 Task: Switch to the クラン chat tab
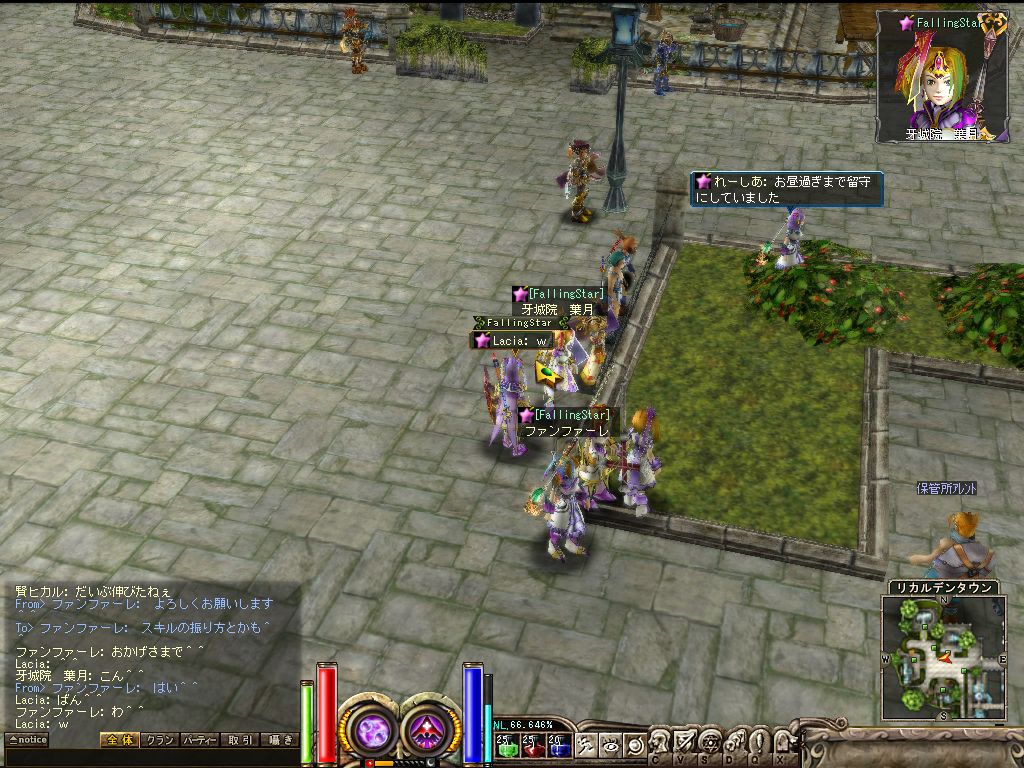point(159,740)
